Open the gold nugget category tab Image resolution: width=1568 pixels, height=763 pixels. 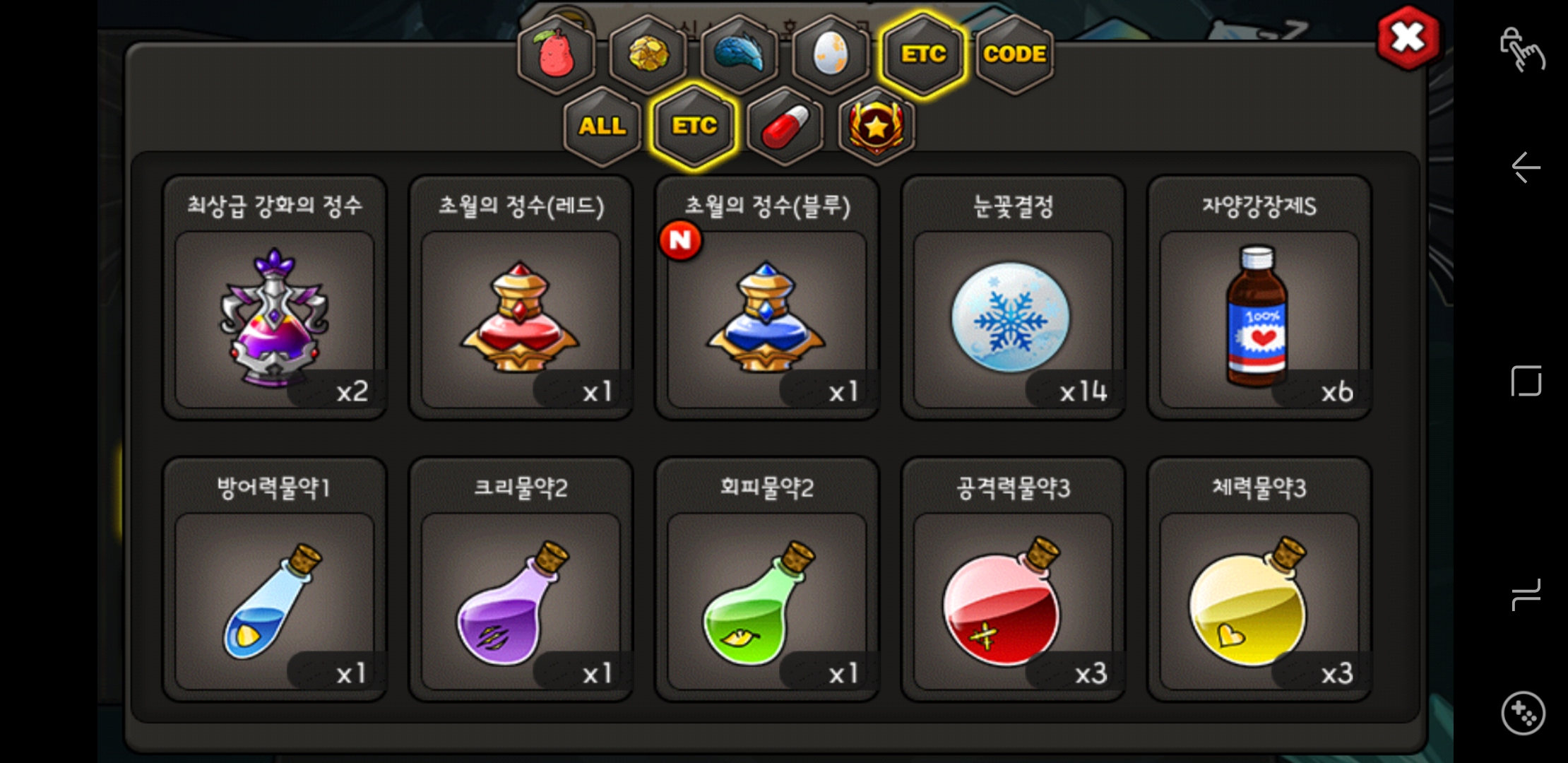click(x=648, y=54)
